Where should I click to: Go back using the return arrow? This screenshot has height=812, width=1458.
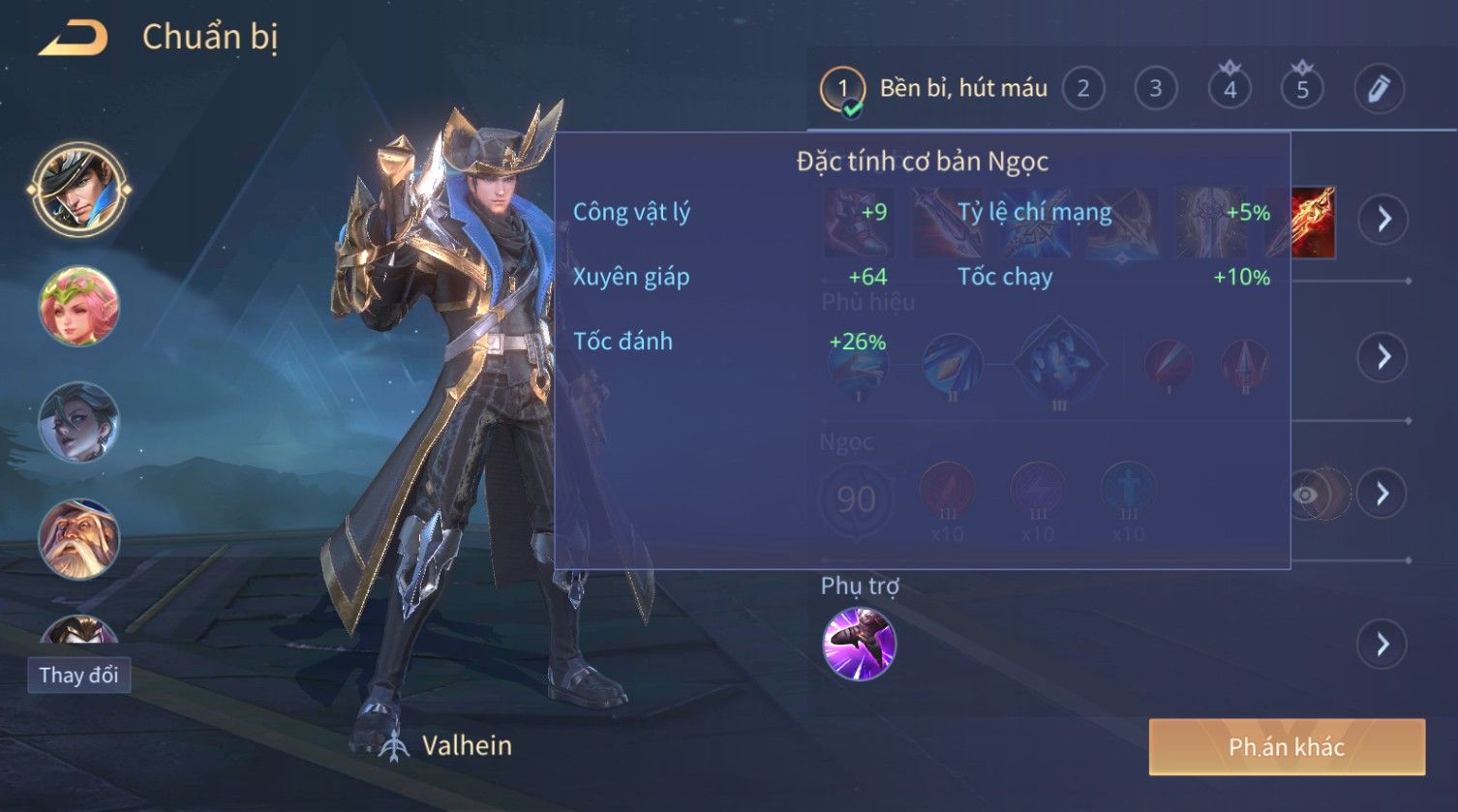73,39
